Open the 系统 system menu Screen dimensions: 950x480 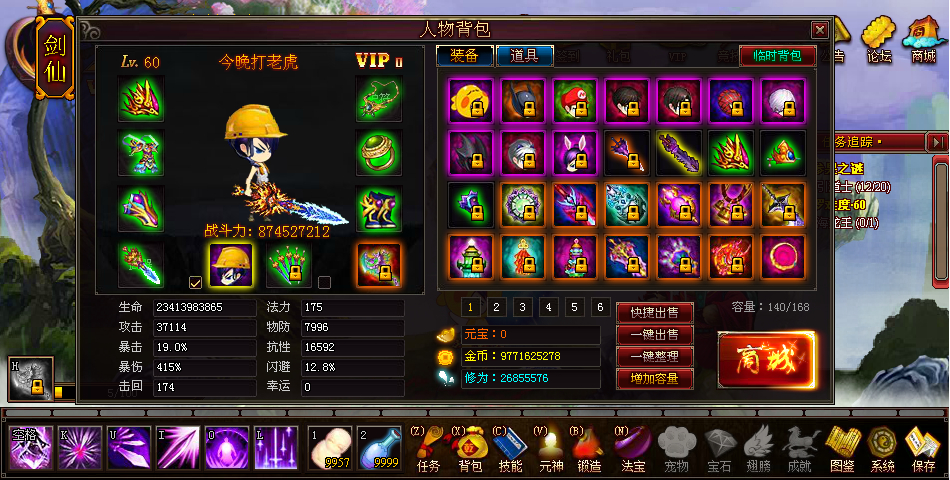tap(882, 448)
